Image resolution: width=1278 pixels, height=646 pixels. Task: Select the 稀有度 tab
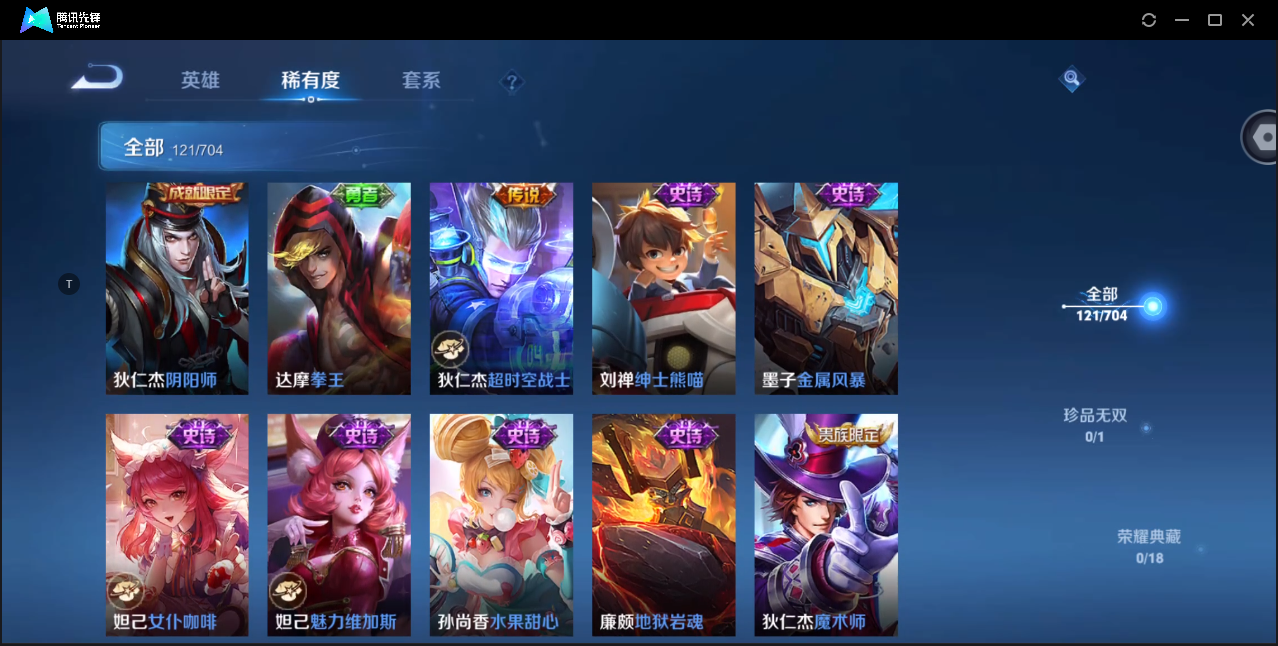pyautogui.click(x=310, y=80)
